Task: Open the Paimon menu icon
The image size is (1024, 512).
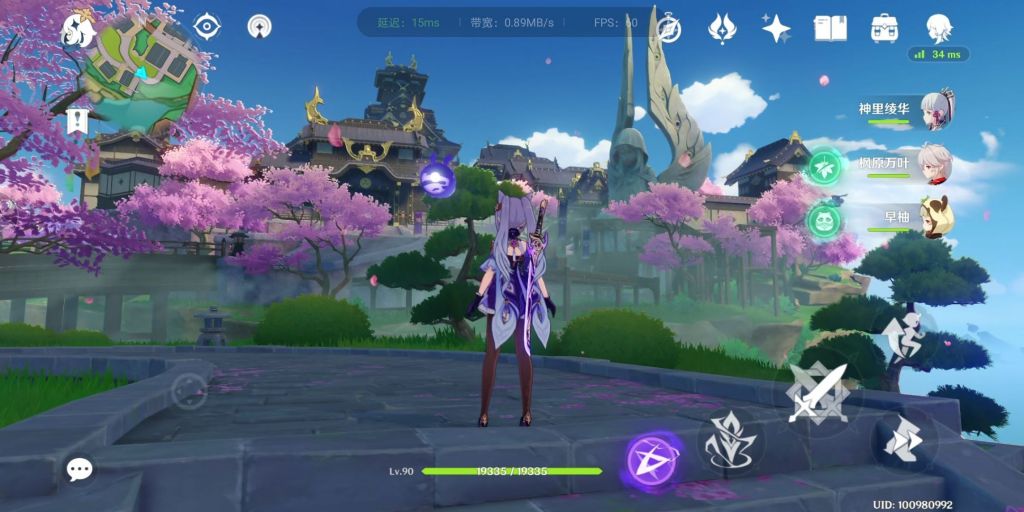Action: pyautogui.click(x=77, y=30)
